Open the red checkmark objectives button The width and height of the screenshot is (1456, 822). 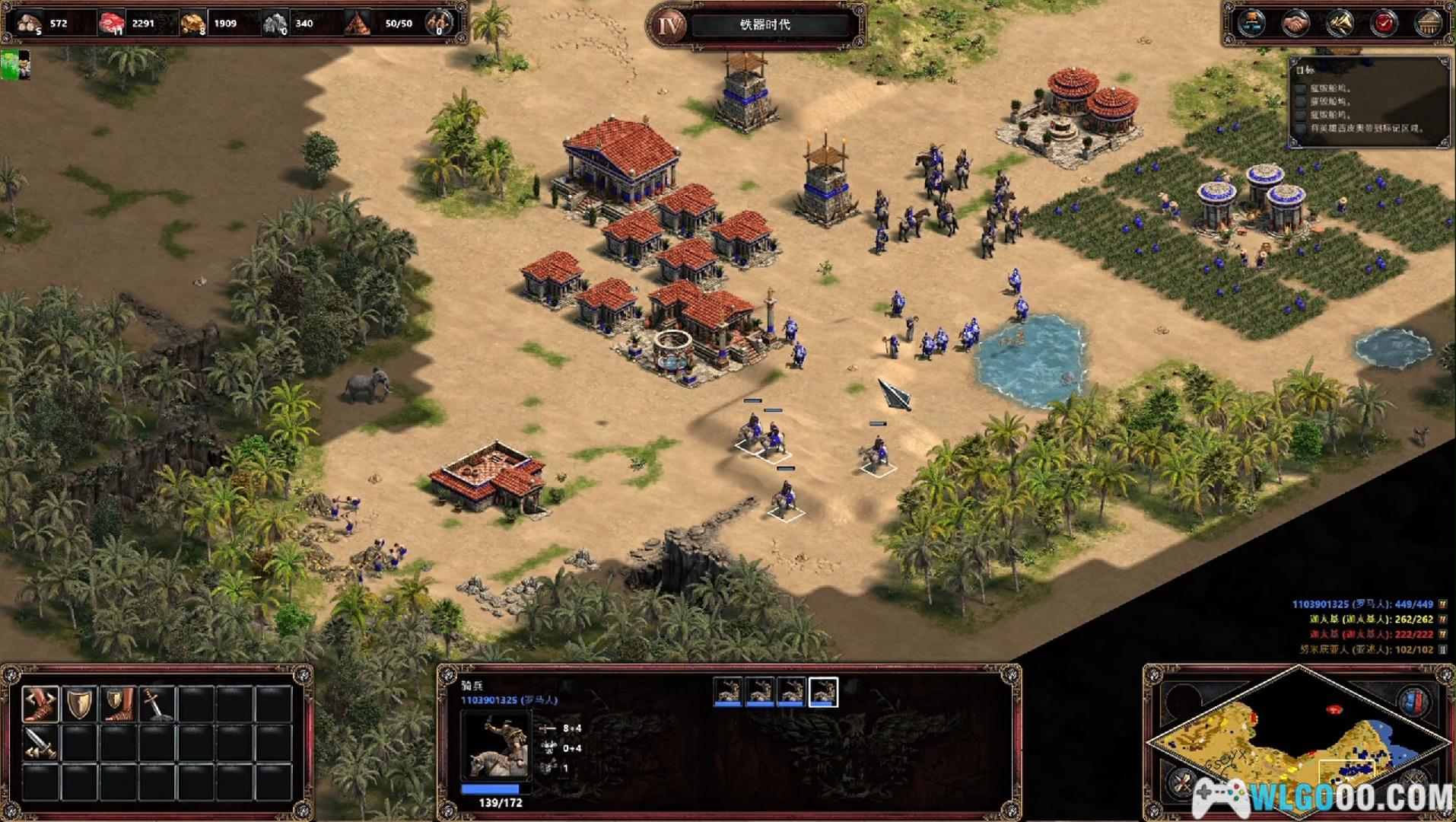(x=1384, y=23)
